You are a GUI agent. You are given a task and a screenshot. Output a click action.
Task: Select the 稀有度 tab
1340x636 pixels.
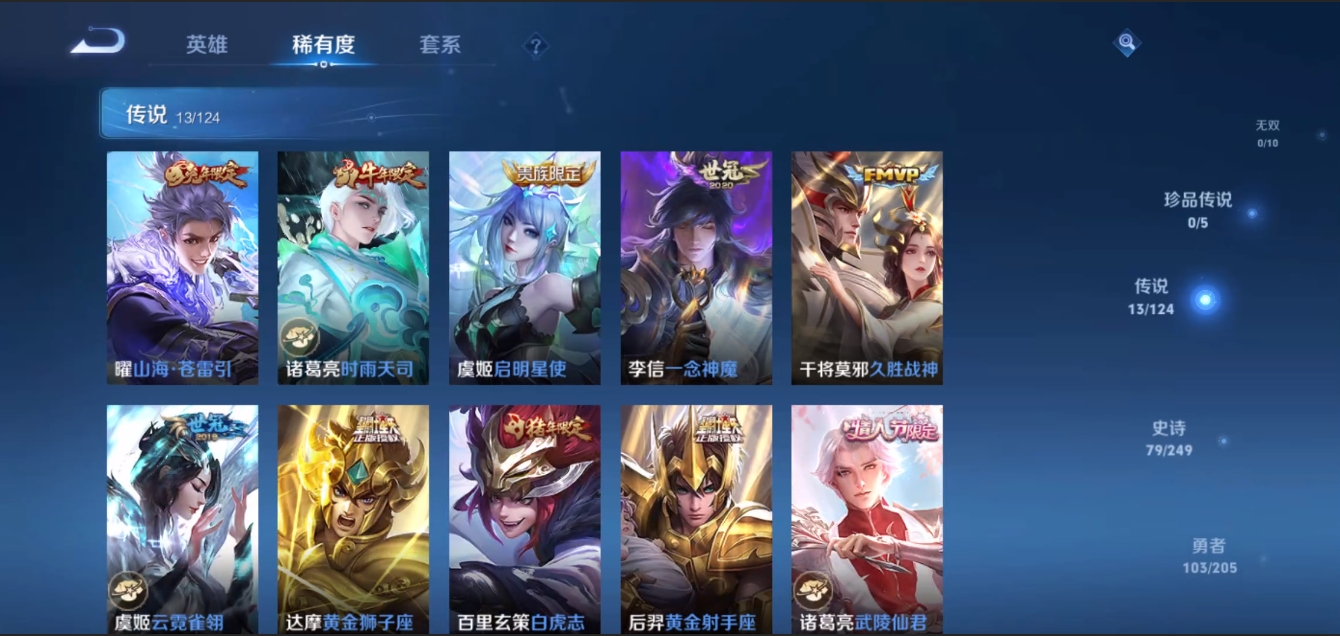(x=323, y=45)
